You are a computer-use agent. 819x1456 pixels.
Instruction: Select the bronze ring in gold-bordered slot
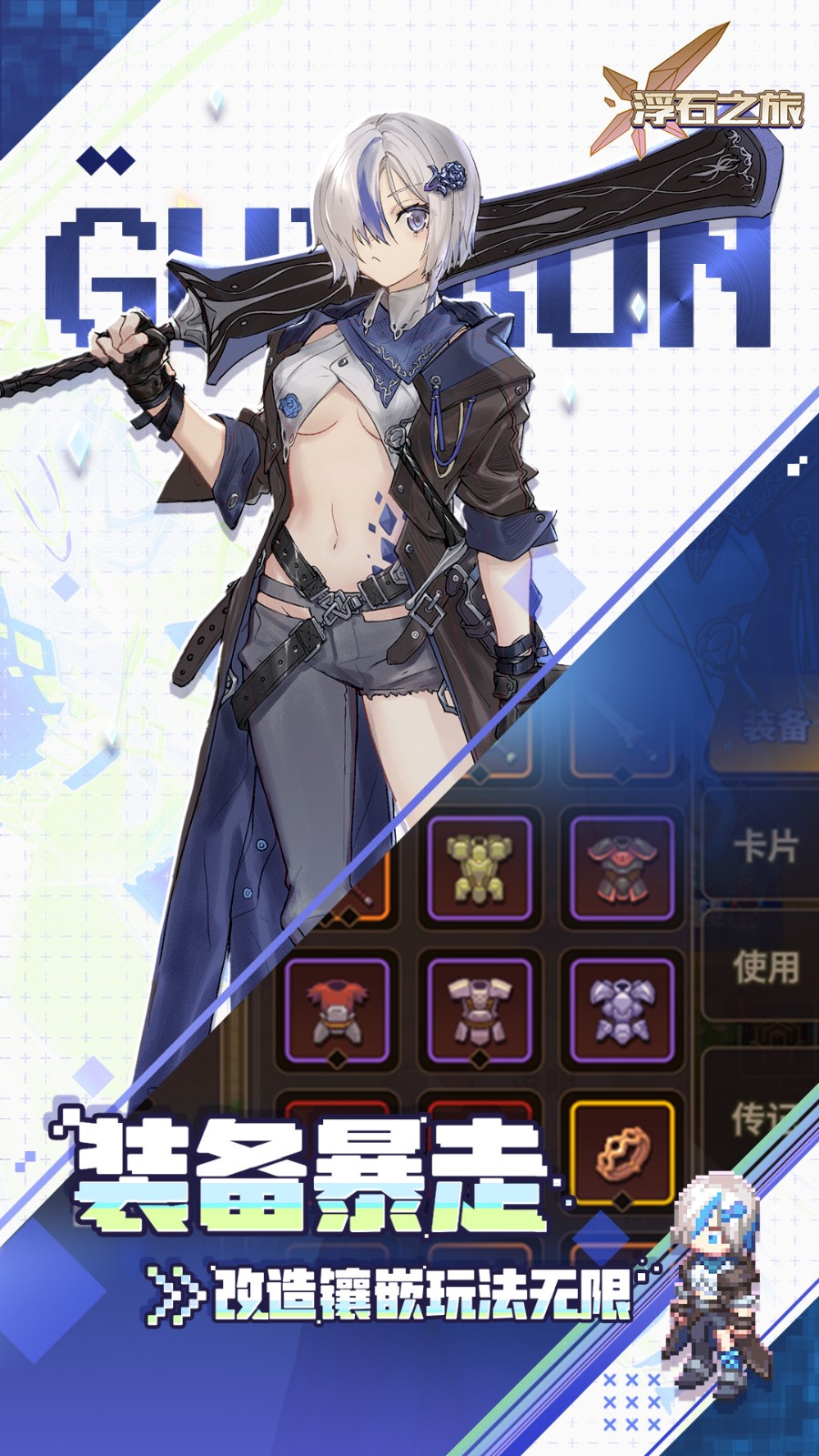tap(621, 1153)
